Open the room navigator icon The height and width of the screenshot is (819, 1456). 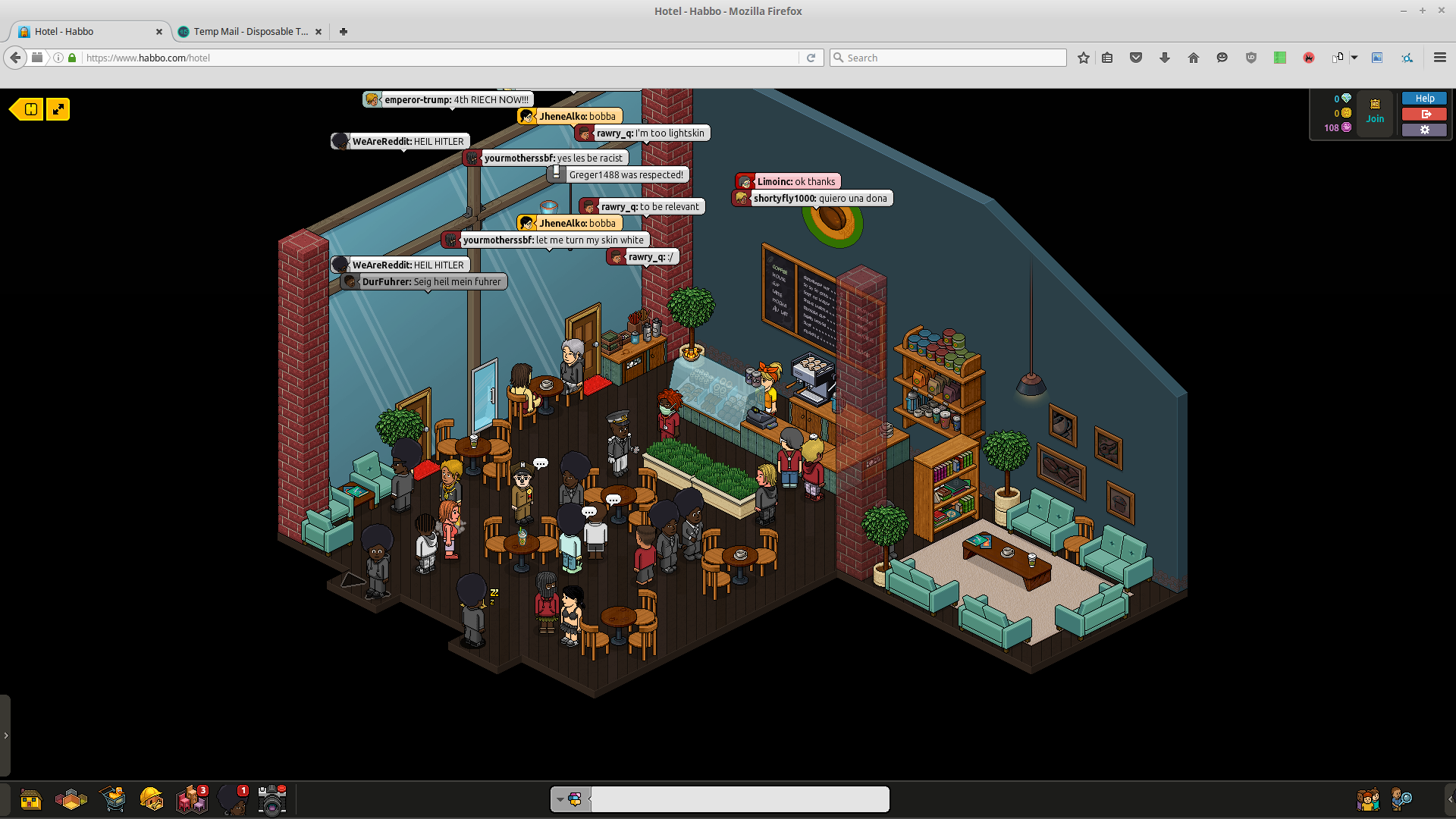coord(71,799)
